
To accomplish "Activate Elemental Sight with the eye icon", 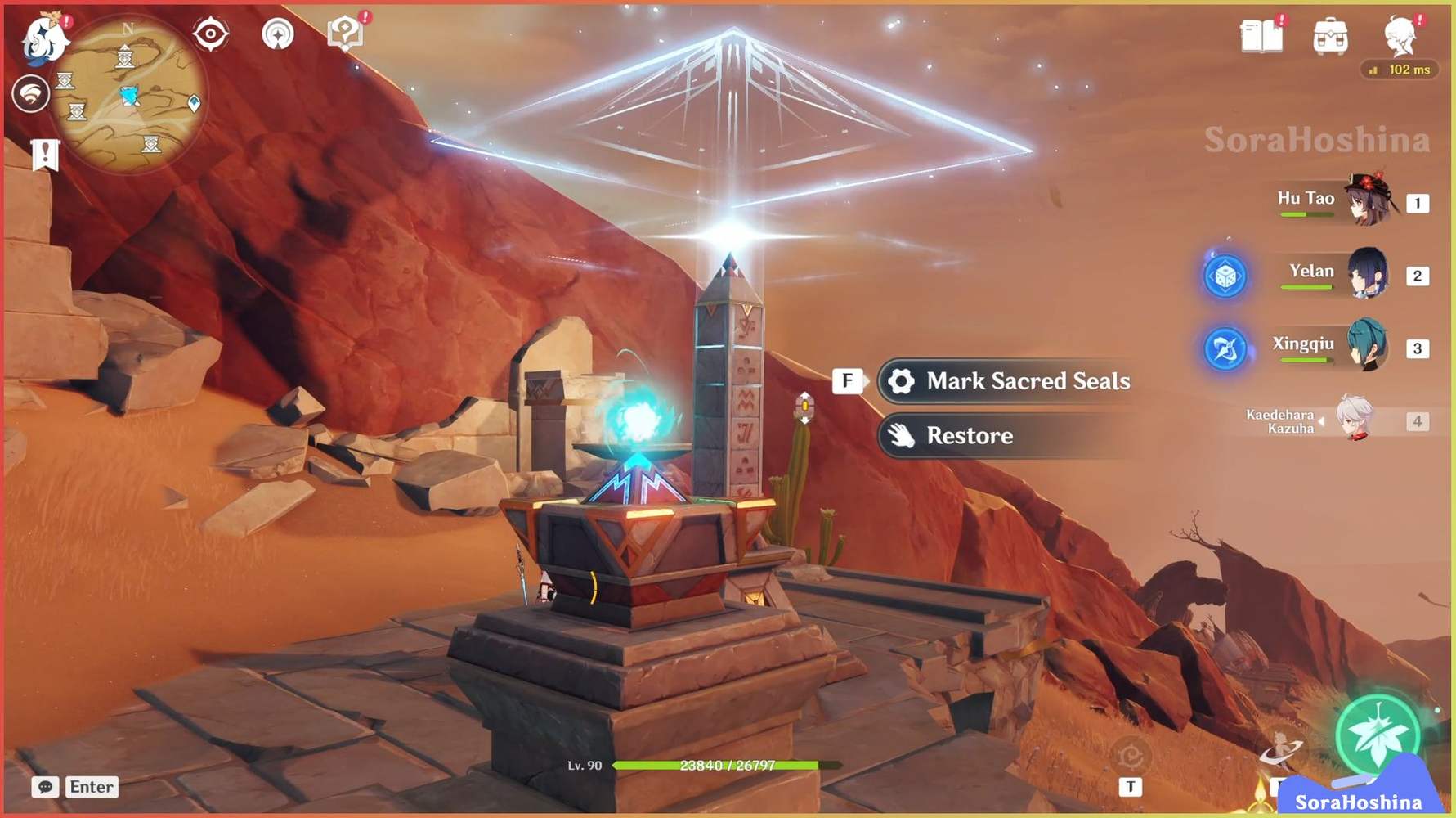I will pos(211,33).
